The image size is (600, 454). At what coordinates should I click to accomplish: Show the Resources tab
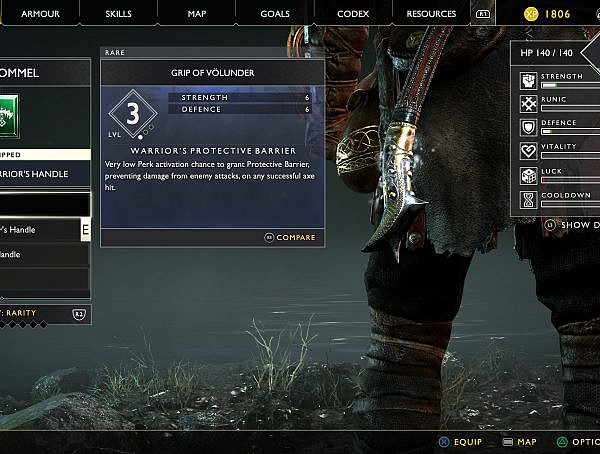click(x=433, y=14)
